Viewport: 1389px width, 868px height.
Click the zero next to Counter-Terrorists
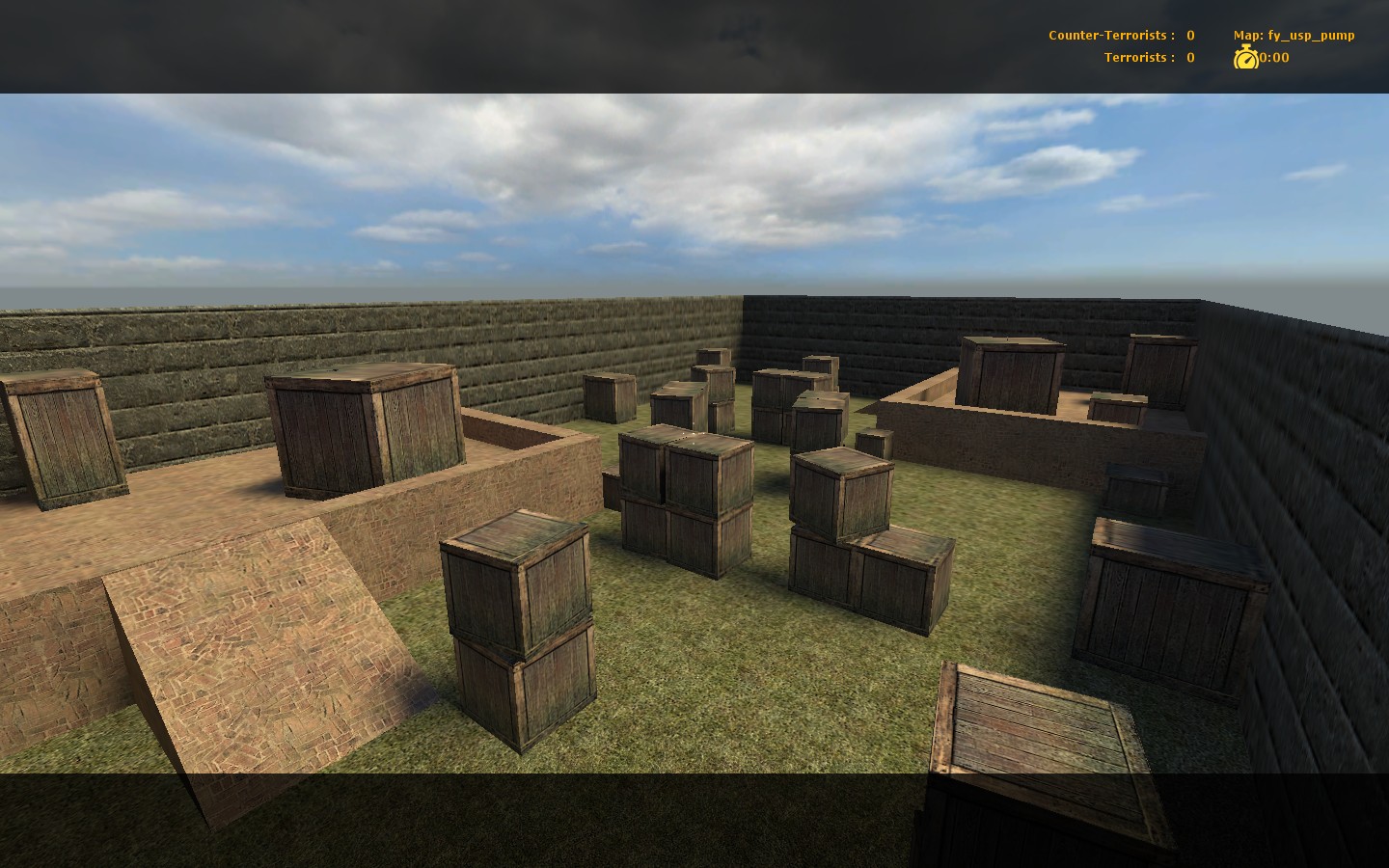(x=1190, y=35)
